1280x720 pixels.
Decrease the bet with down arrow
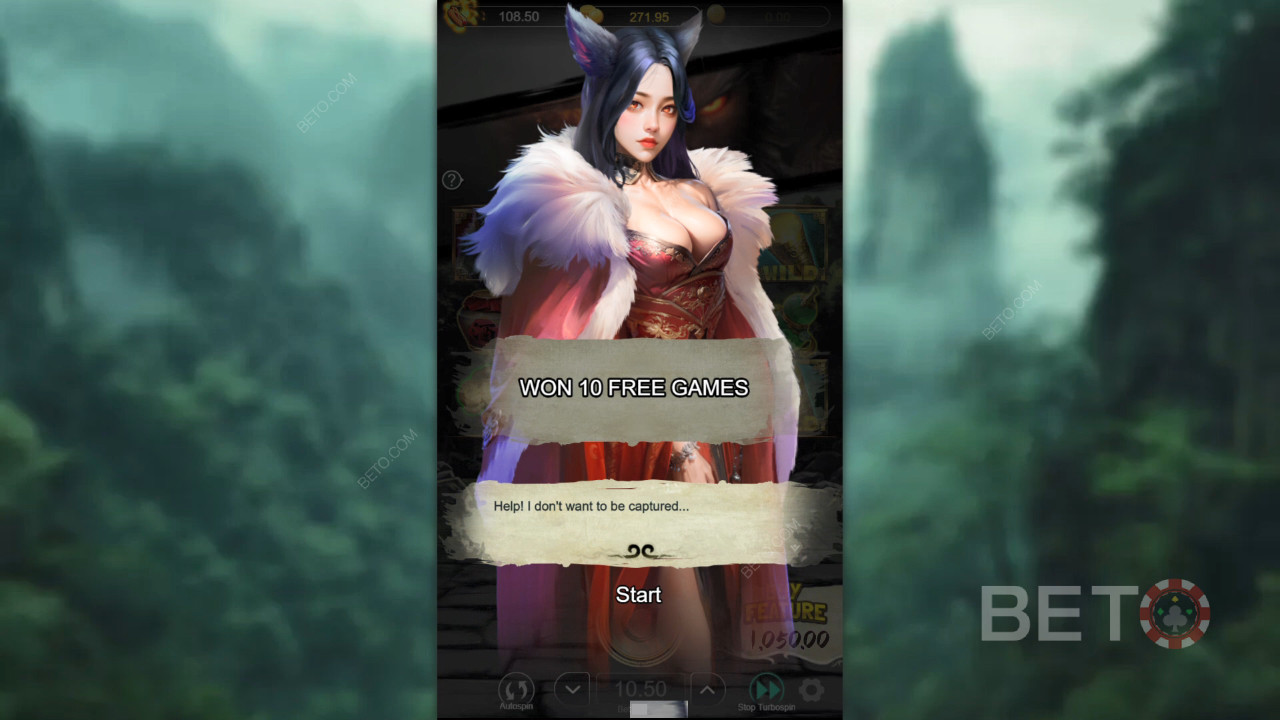(x=572, y=689)
